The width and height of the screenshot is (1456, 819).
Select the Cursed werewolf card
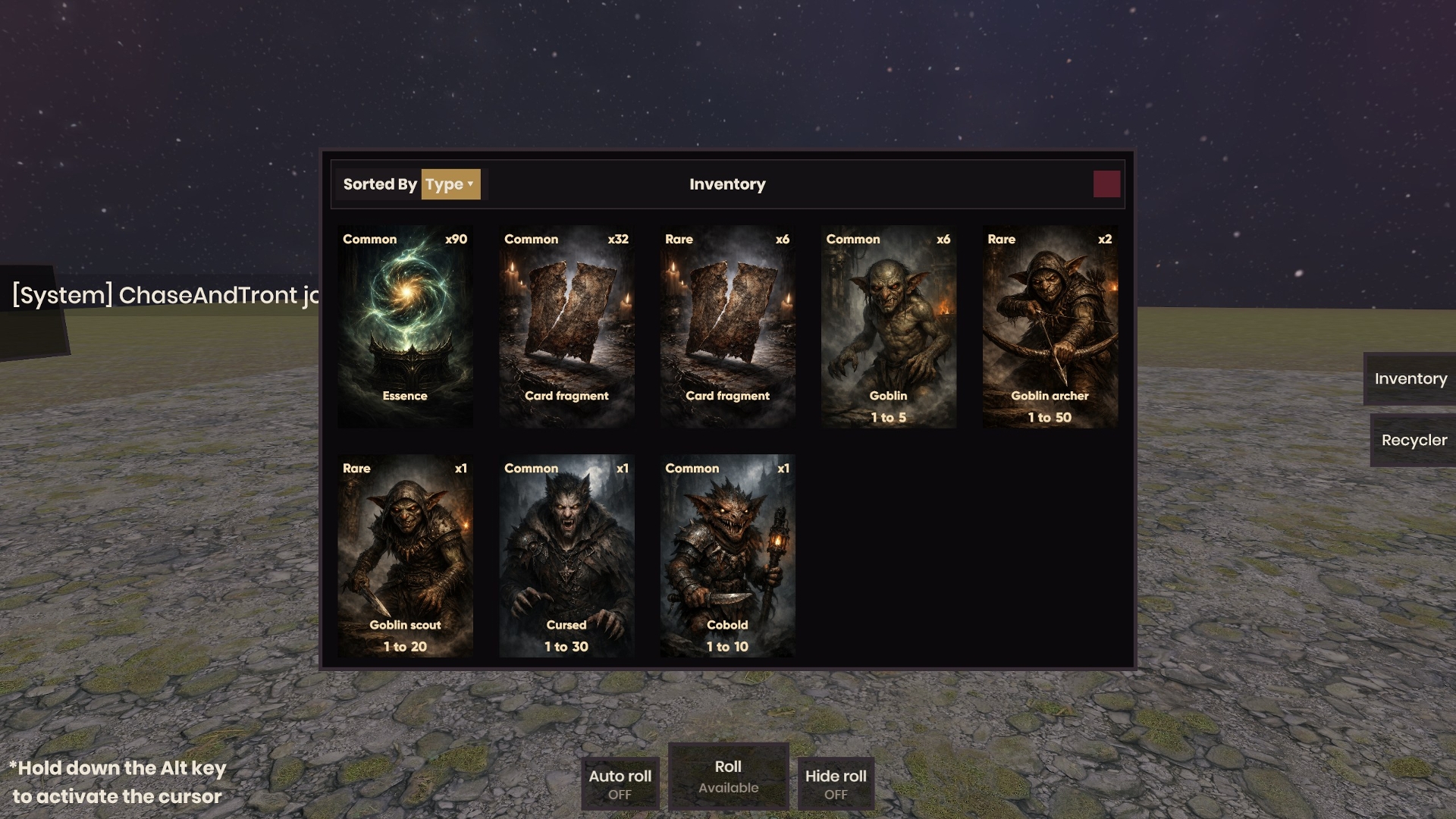pos(566,556)
